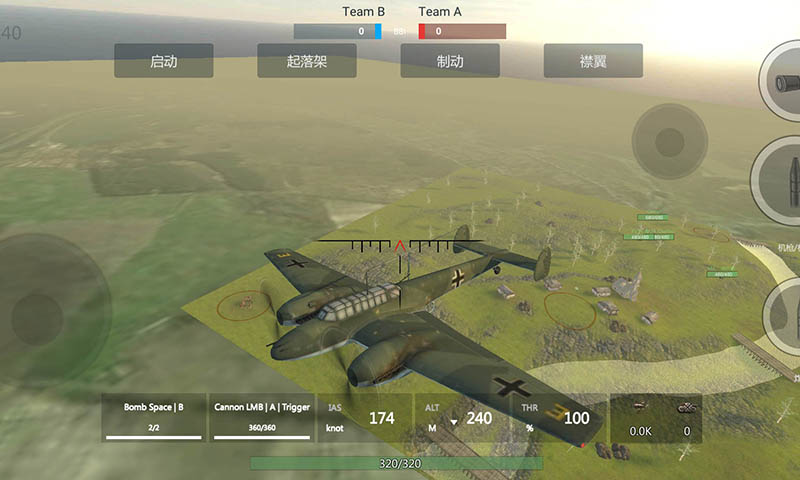Select the Cannon LMB weapon panel

click(262, 417)
